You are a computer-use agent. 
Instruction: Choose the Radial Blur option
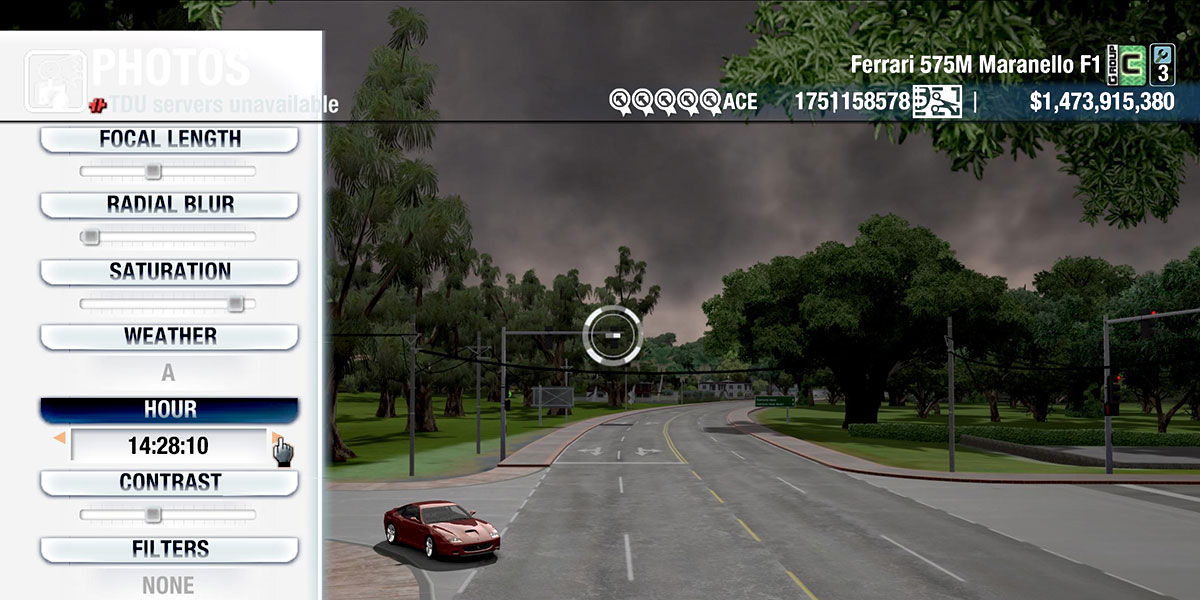pos(169,205)
